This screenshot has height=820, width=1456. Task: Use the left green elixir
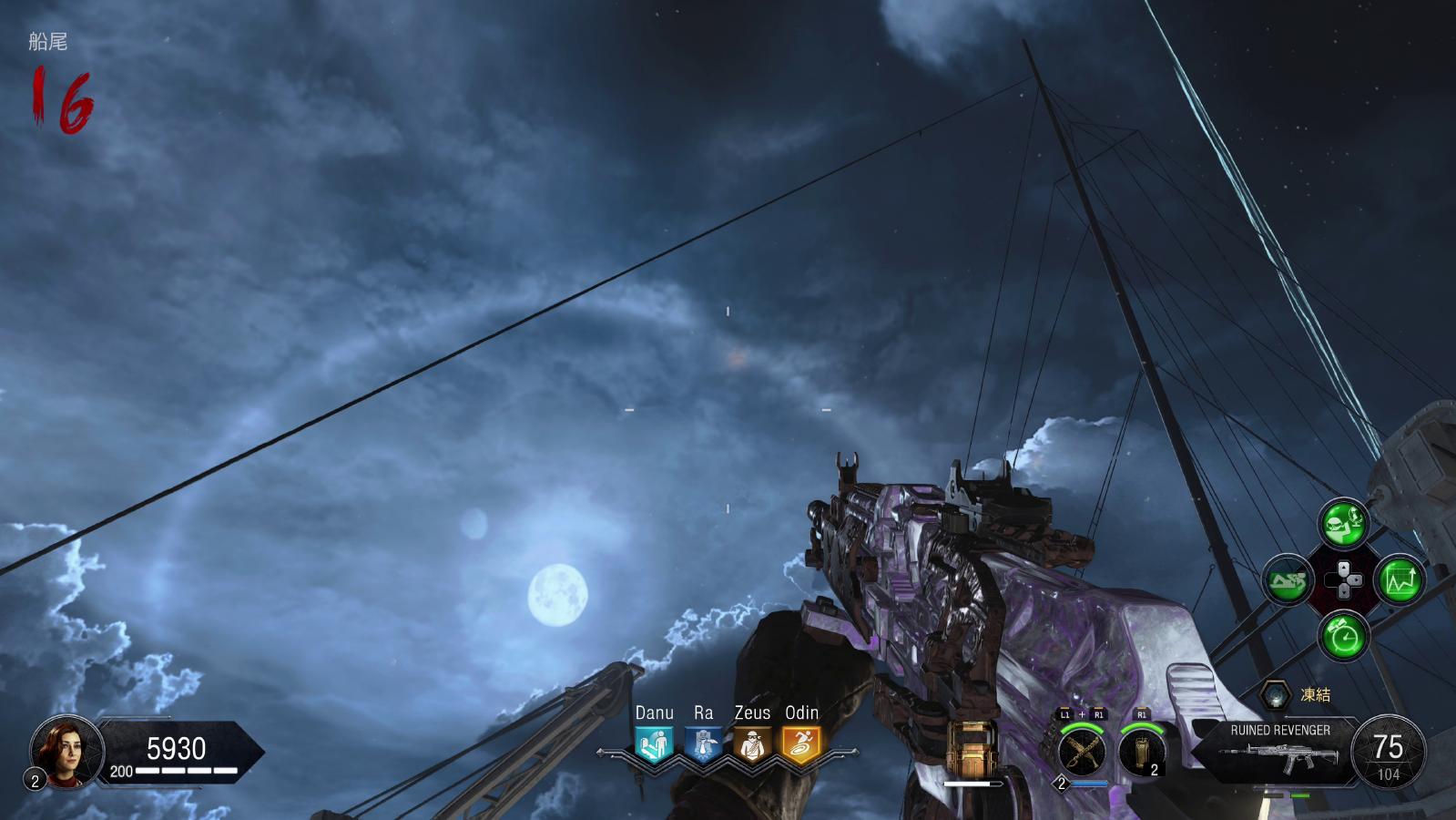pyautogui.click(x=1288, y=579)
